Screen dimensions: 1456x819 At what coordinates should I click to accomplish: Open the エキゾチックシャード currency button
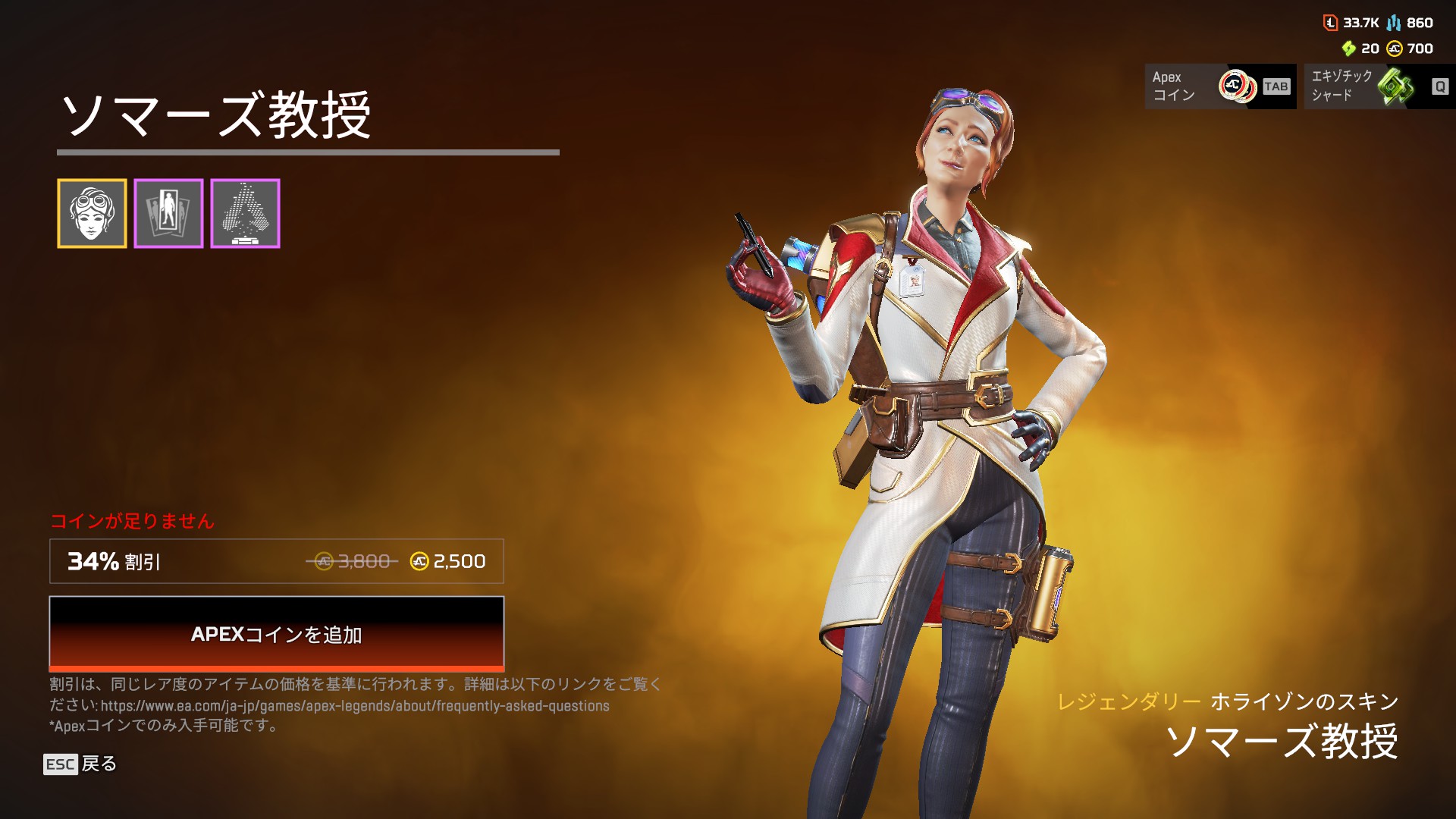[1379, 86]
